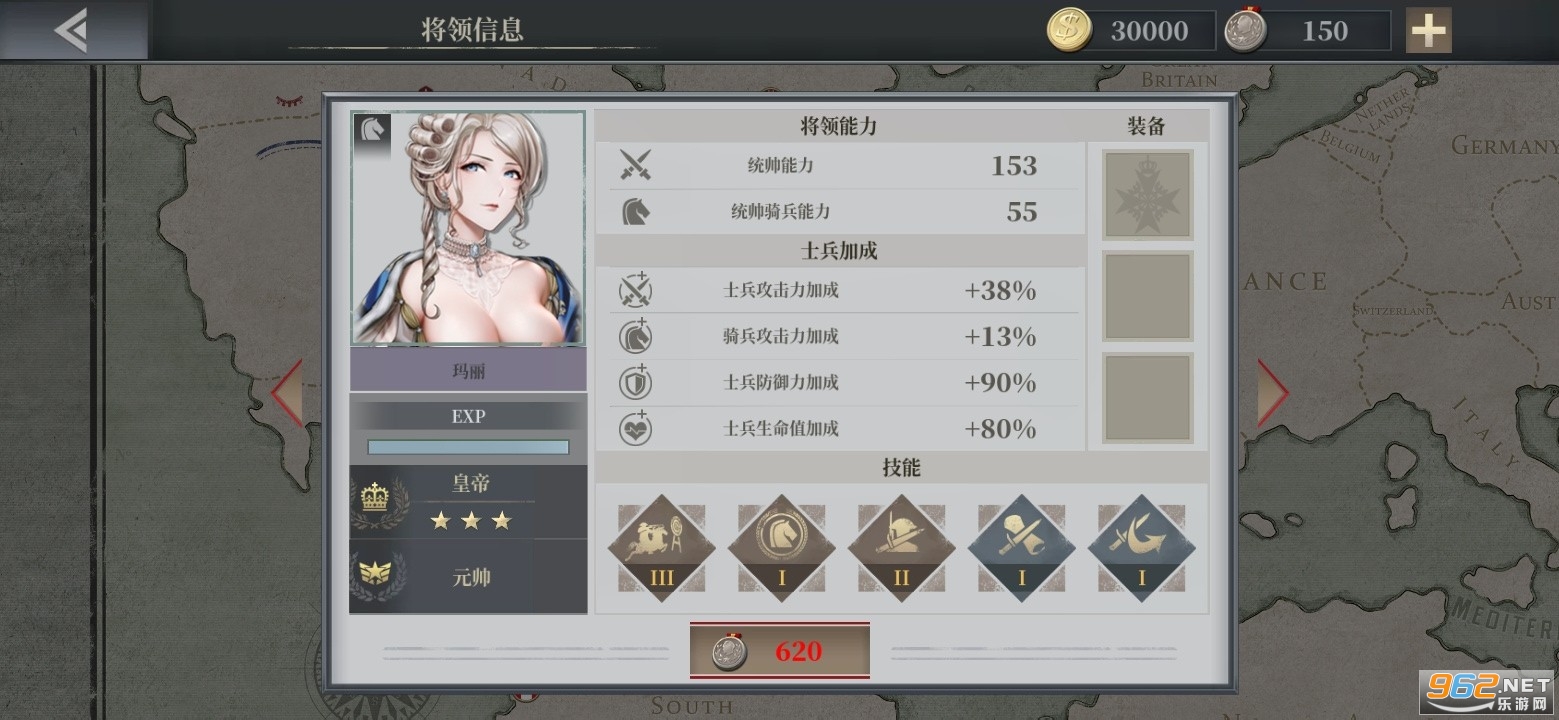Tap the 皇帝 crown title row
Screen dimensions: 1559x720
(468, 502)
